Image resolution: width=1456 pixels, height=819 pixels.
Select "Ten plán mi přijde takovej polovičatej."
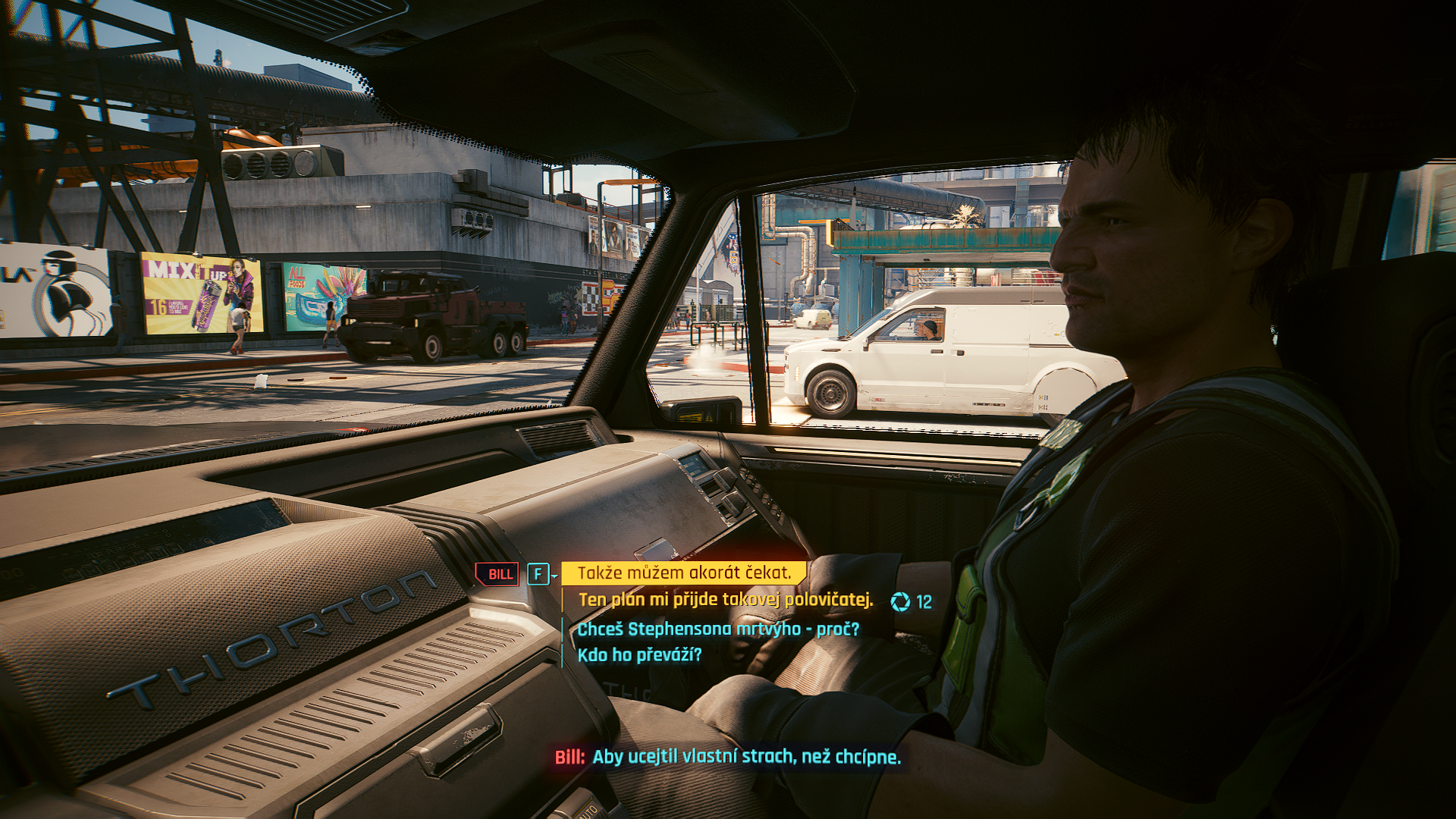tap(726, 600)
